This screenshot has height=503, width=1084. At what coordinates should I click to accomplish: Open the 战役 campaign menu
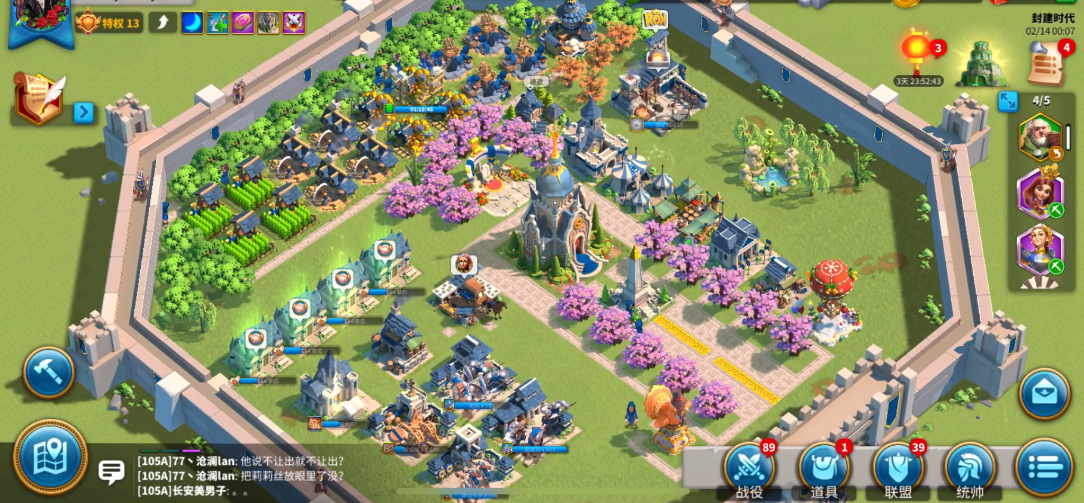[750, 467]
